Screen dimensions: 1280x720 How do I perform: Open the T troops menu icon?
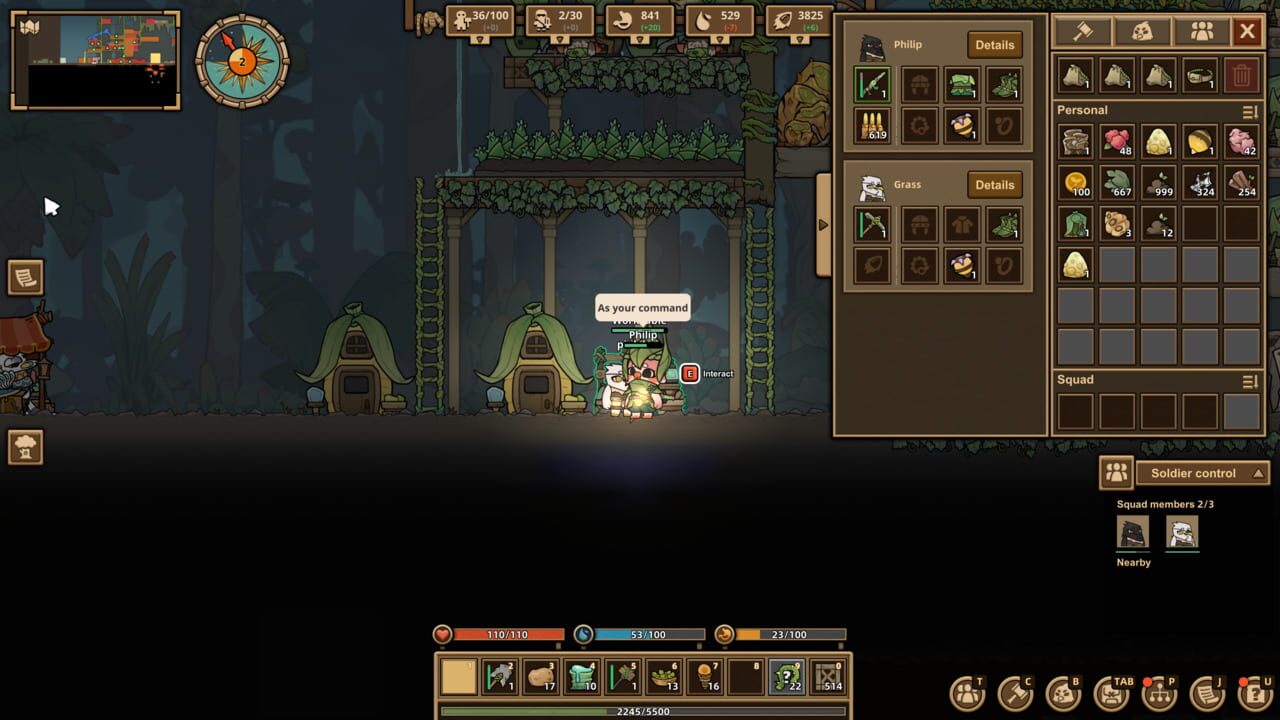click(x=967, y=691)
